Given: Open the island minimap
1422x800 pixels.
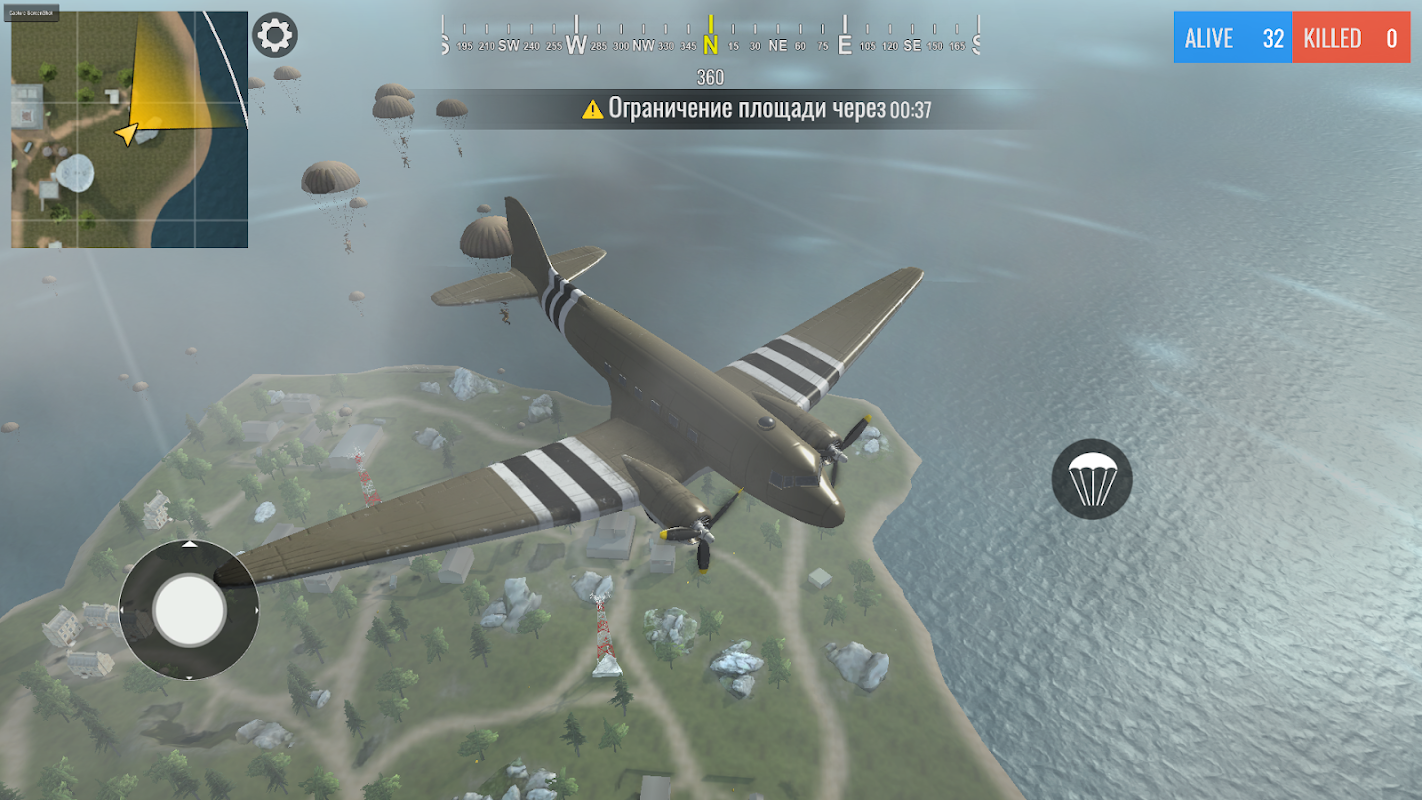Looking at the screenshot, I should tap(130, 130).
